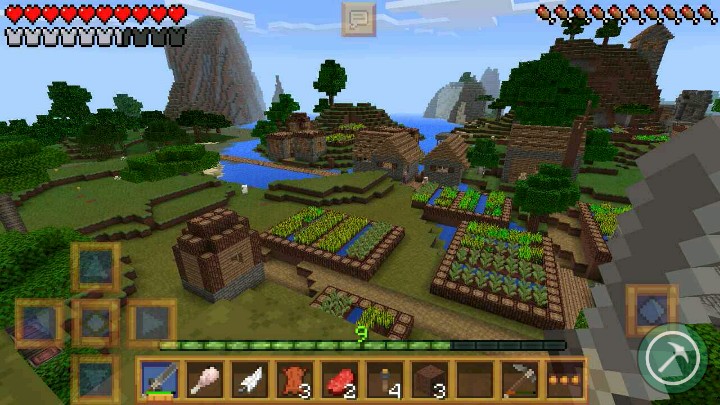Screen dimensions: 720x405
Task: Open the inventory with the three-dot button
Action: pyautogui.click(x=566, y=380)
